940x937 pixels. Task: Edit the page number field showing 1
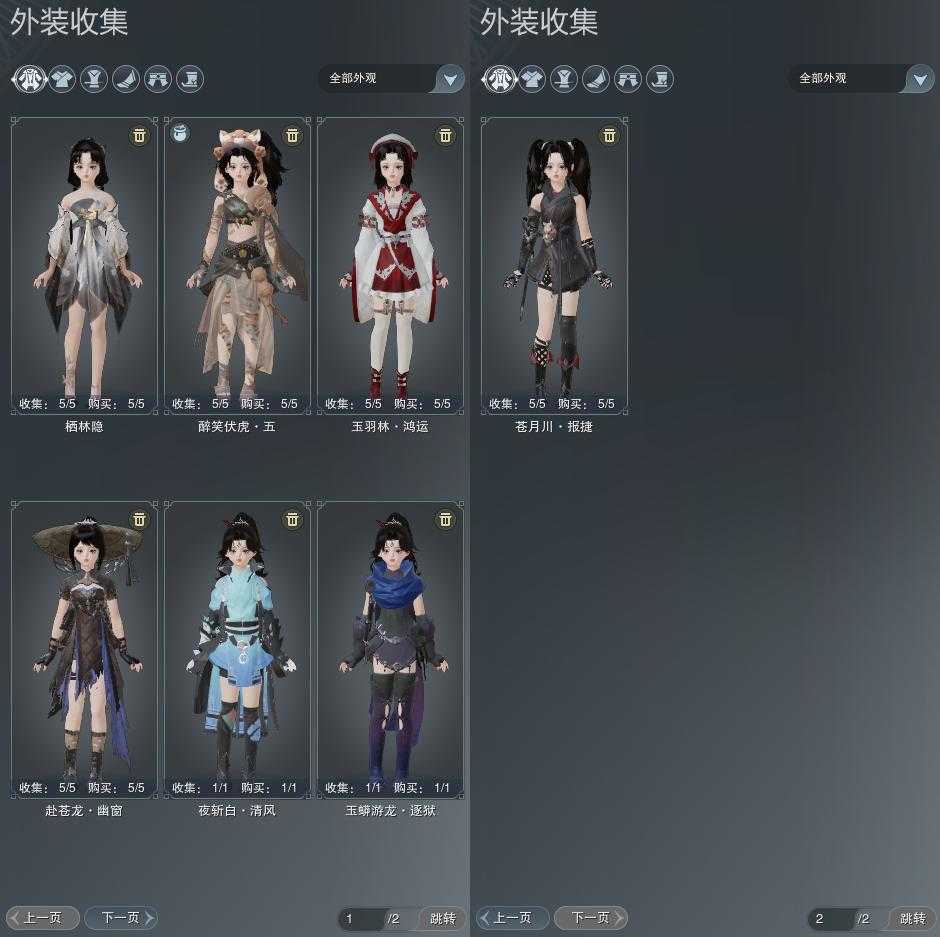click(360, 918)
